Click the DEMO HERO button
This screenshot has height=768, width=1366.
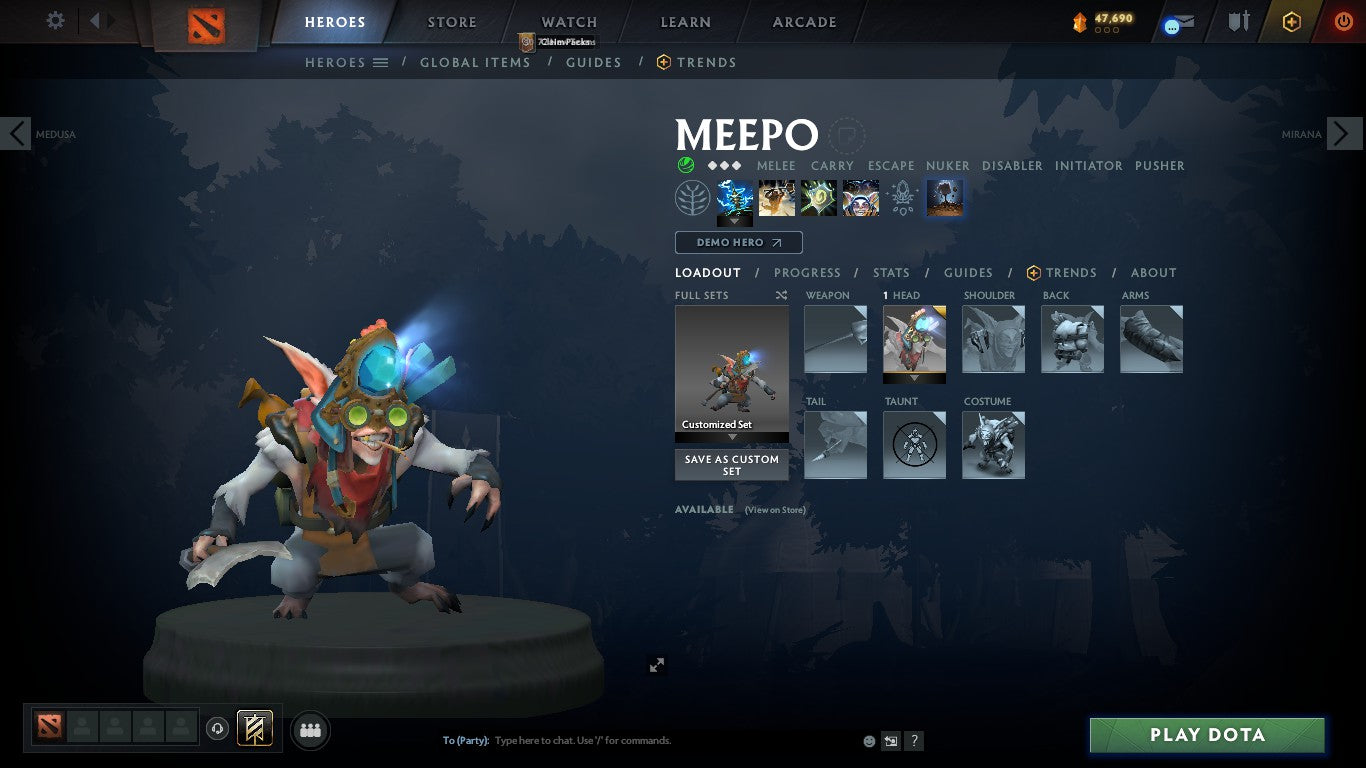738,242
